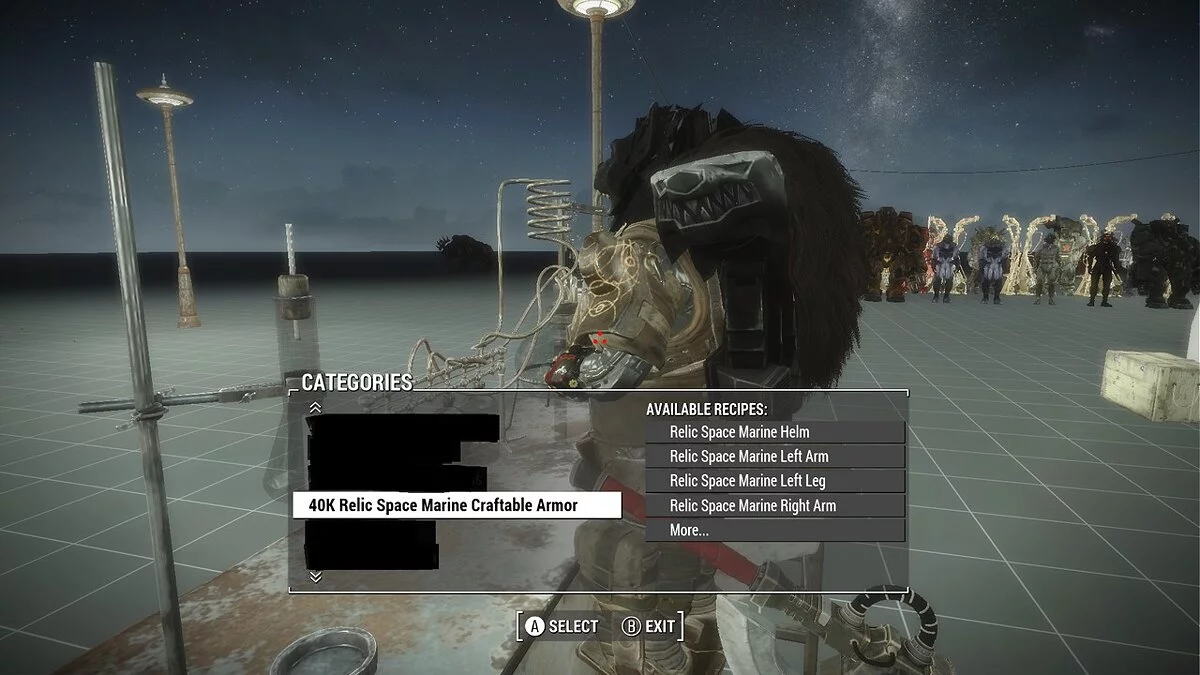Image resolution: width=1200 pixels, height=675 pixels.
Task: Select 40K Relic Space Marine Craftable Armor category
Action: [x=456, y=505]
